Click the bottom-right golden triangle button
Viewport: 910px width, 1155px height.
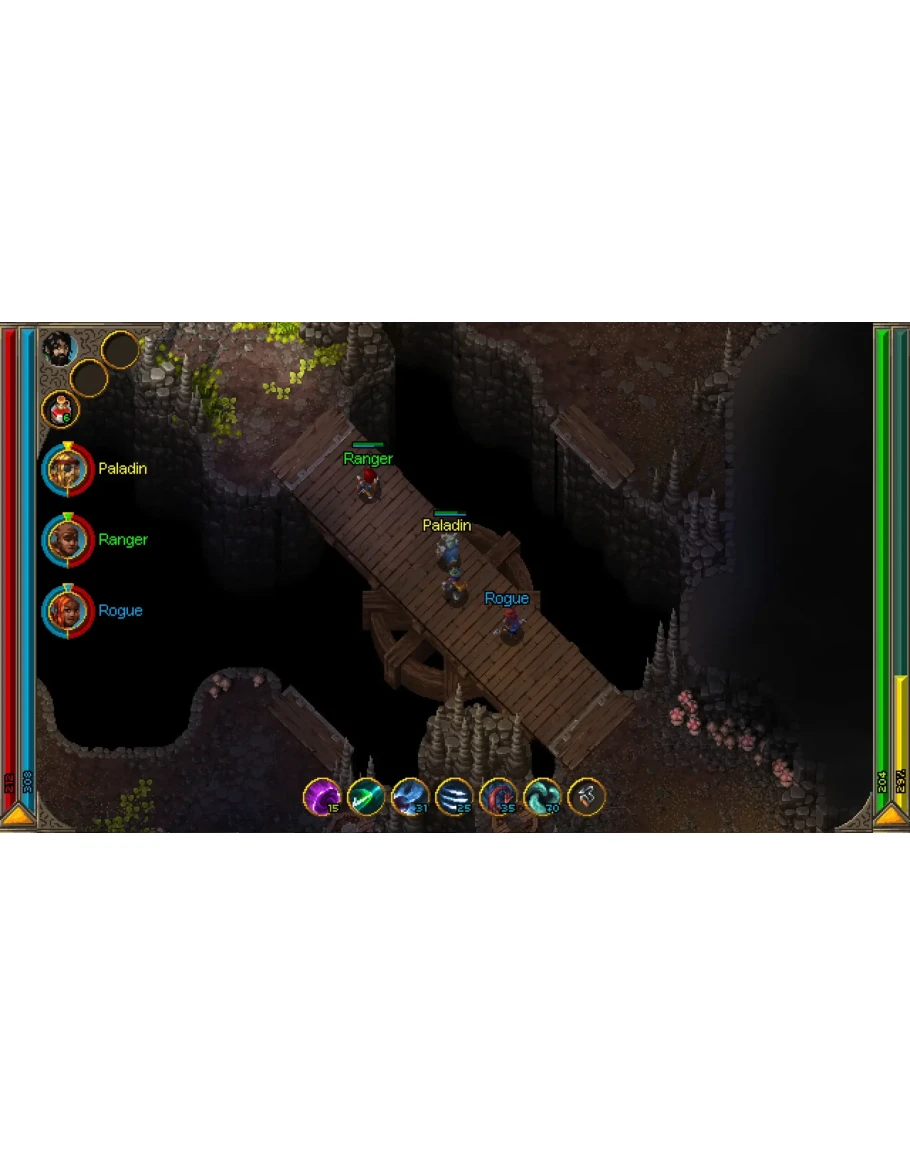tap(891, 817)
